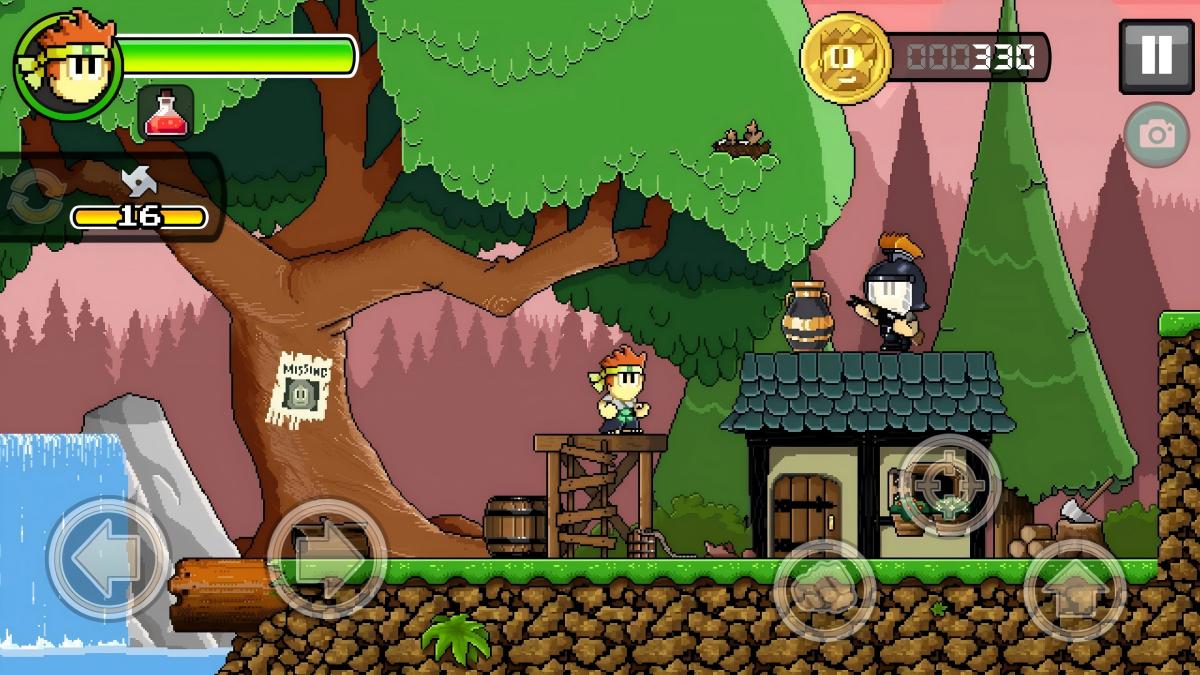Attack with the fist punch button
Viewport: 1200px width, 675px height.
click(825, 590)
